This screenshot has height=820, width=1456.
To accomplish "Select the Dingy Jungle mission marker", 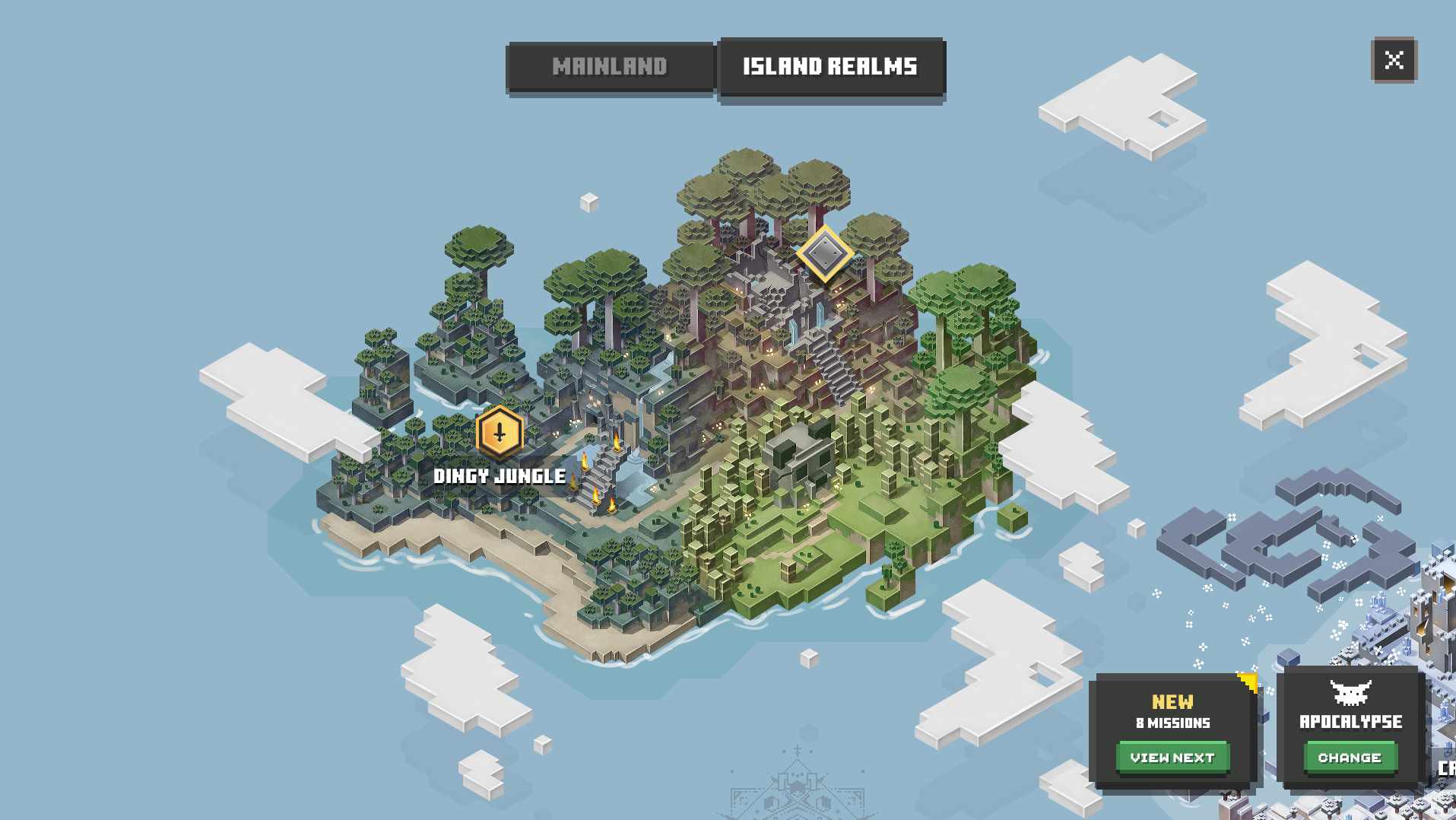I will 500,433.
